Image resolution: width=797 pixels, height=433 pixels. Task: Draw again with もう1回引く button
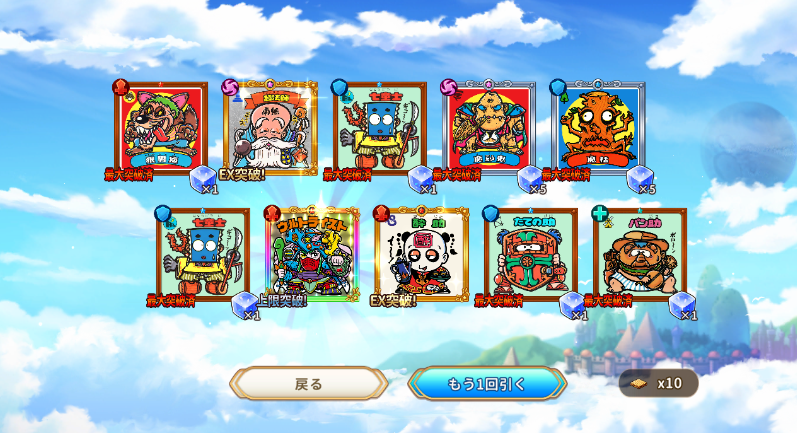[486, 383]
